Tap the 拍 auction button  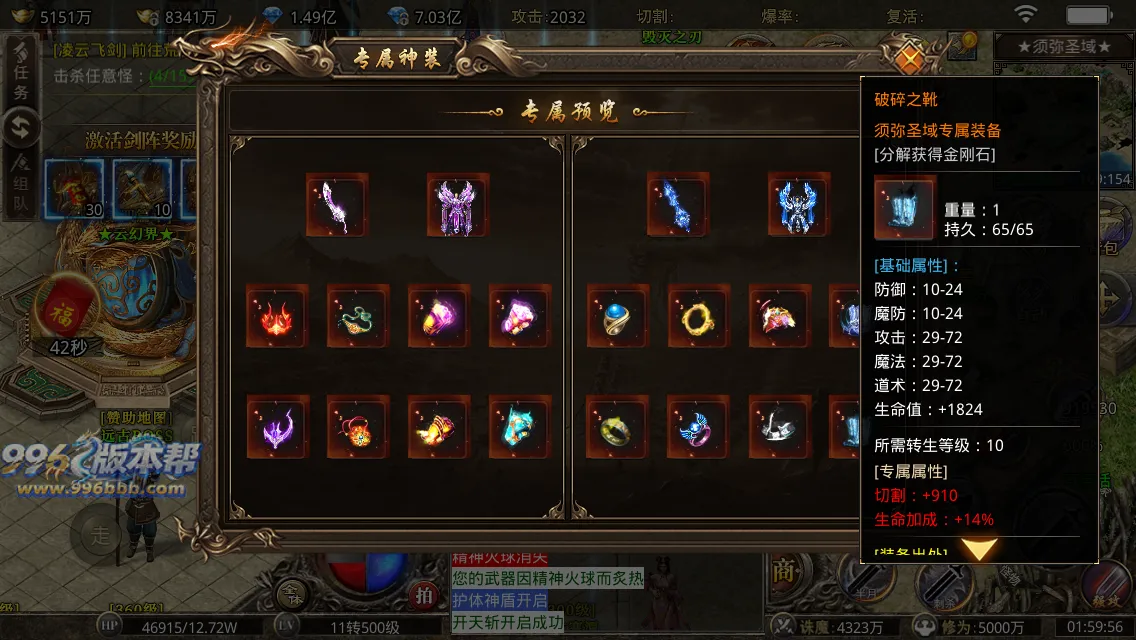tap(425, 595)
